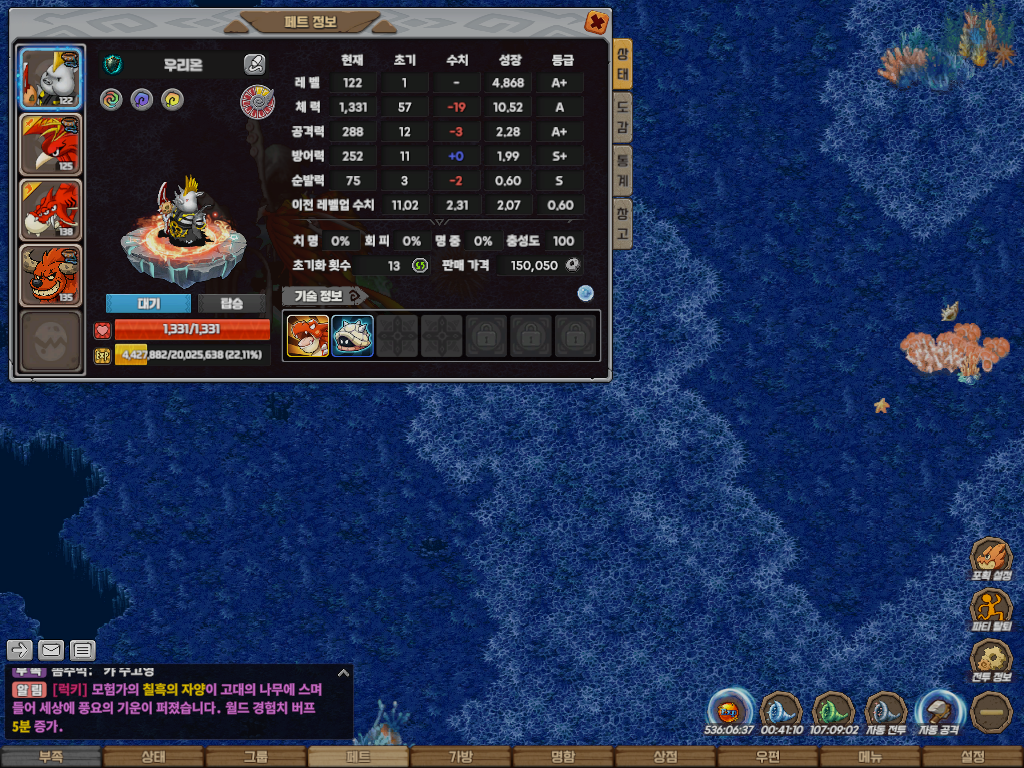This screenshot has height=768, width=1024.
Task: Open 전투 정보
Action: tap(990, 660)
